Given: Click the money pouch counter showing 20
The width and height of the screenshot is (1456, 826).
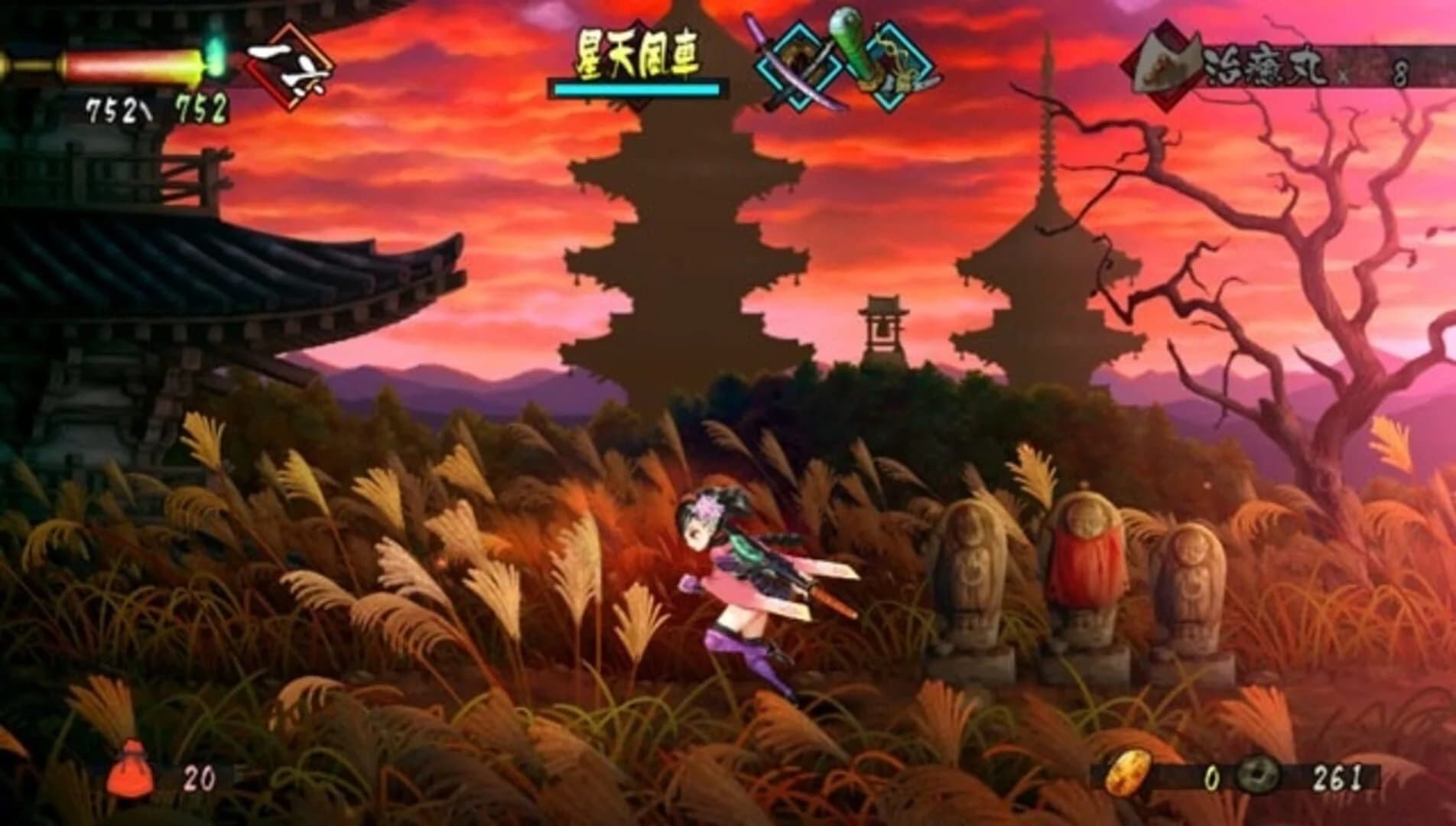Looking at the screenshot, I should coord(199,775).
